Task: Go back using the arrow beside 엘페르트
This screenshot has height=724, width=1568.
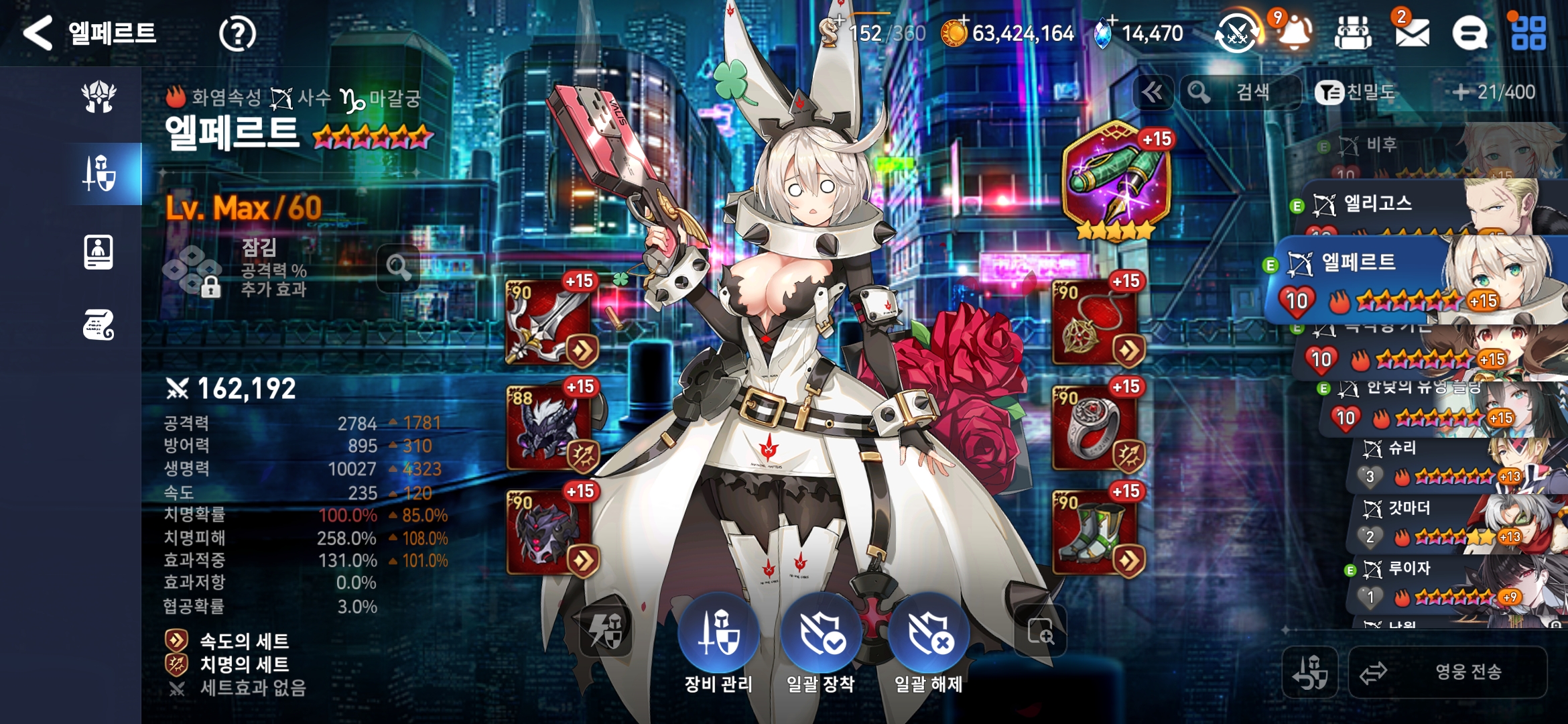Action: [x=38, y=33]
